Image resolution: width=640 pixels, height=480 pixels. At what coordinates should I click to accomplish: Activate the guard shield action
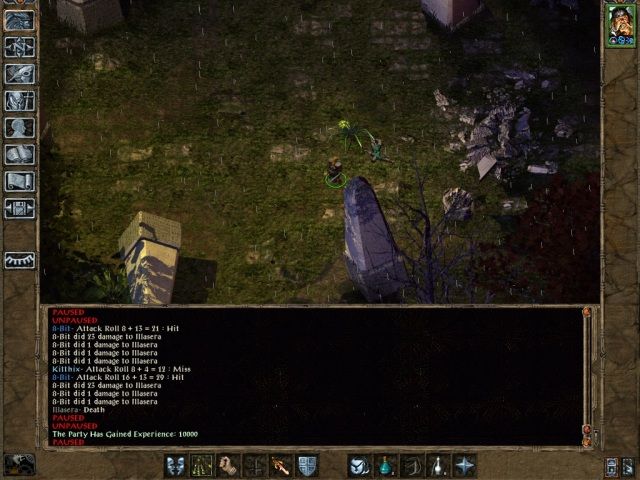(x=307, y=466)
